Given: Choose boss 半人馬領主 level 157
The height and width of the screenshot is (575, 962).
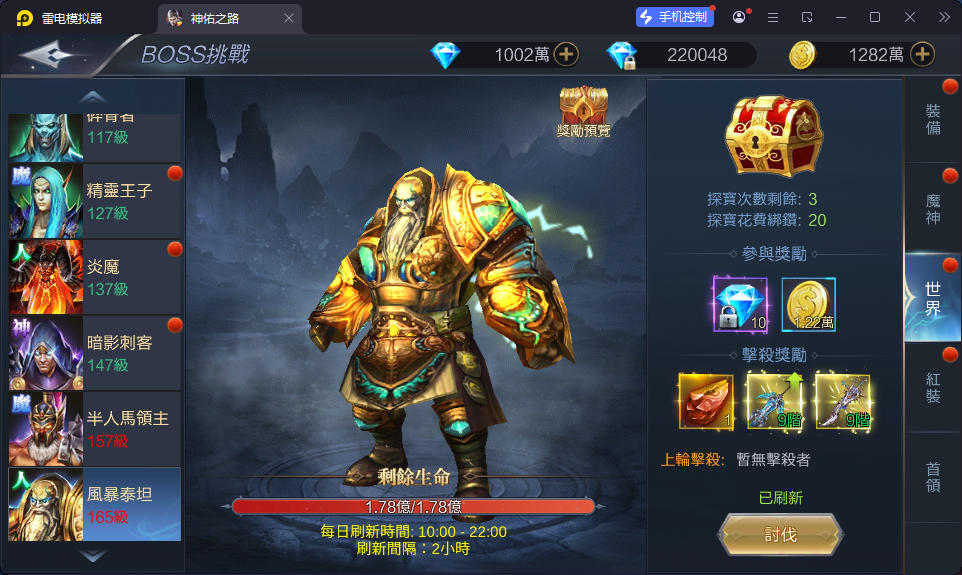Looking at the screenshot, I should click(x=95, y=429).
